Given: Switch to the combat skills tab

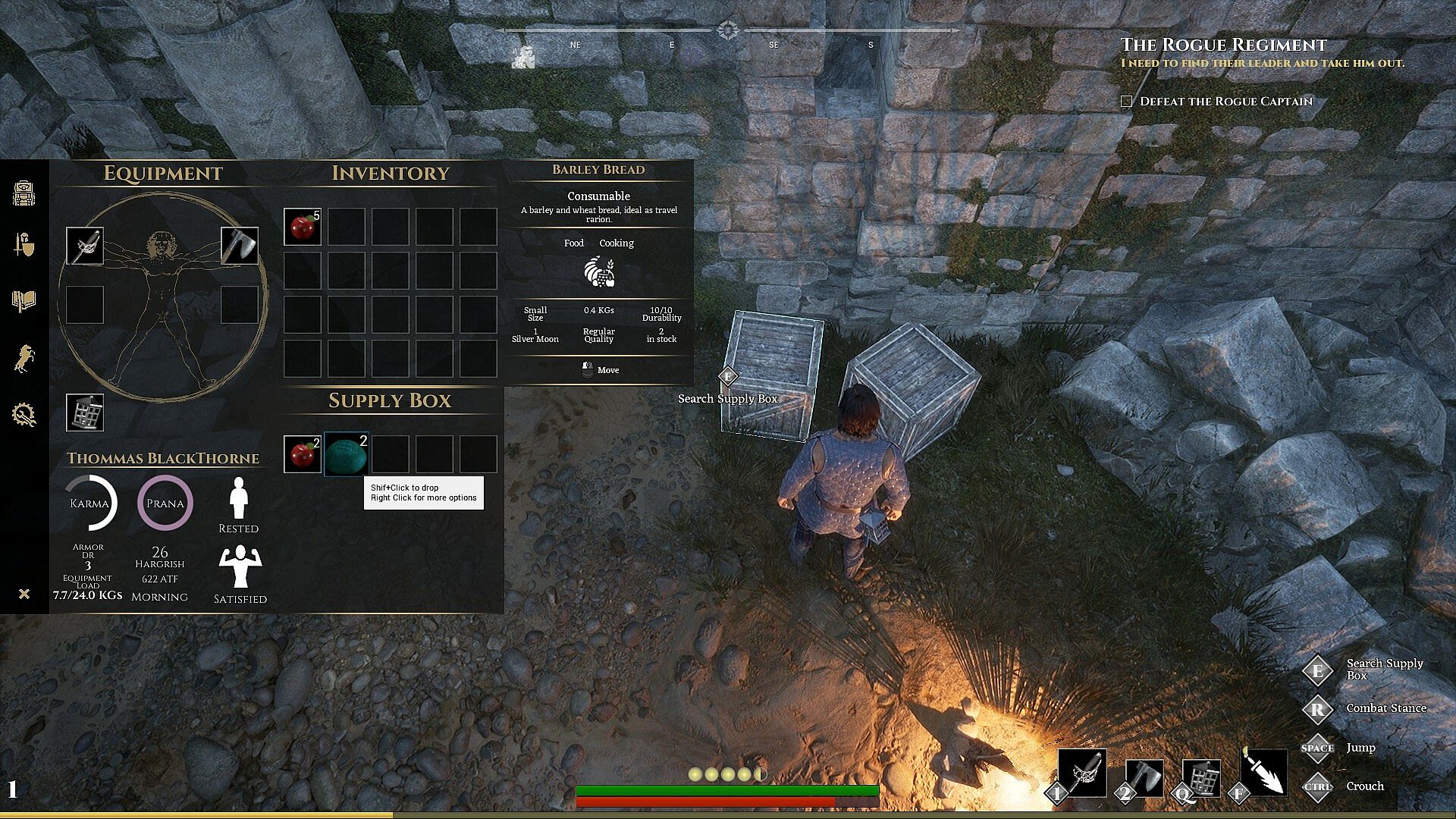Looking at the screenshot, I should click(x=24, y=245).
